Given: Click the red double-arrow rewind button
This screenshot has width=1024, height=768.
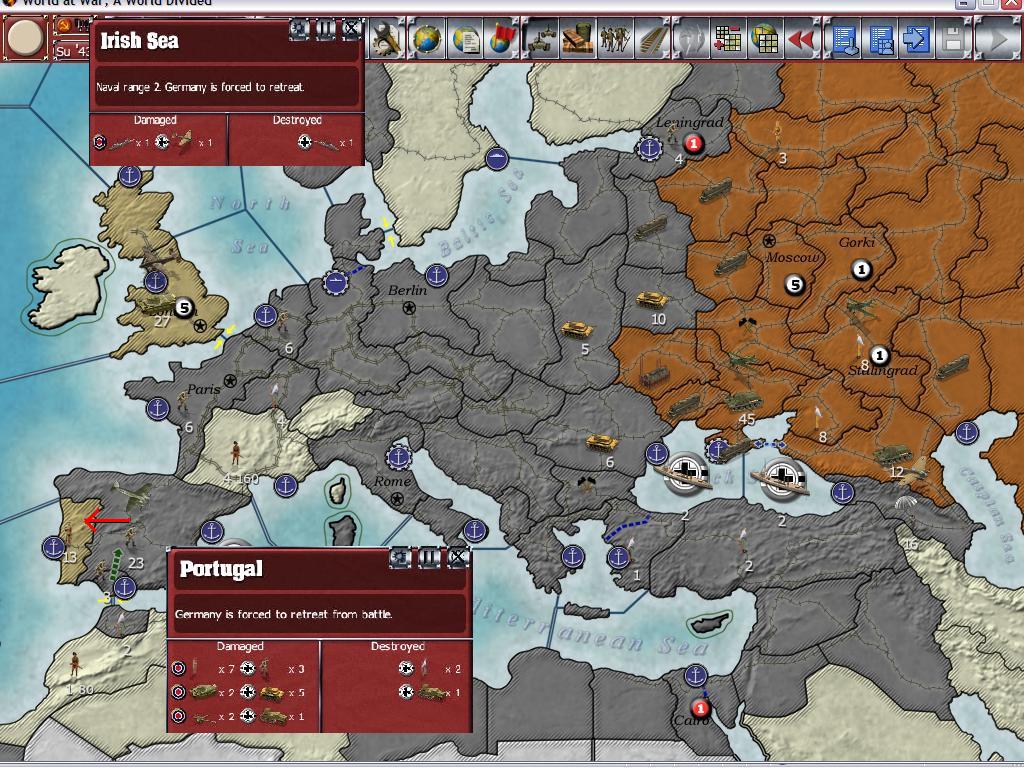Looking at the screenshot, I should click(x=801, y=40).
